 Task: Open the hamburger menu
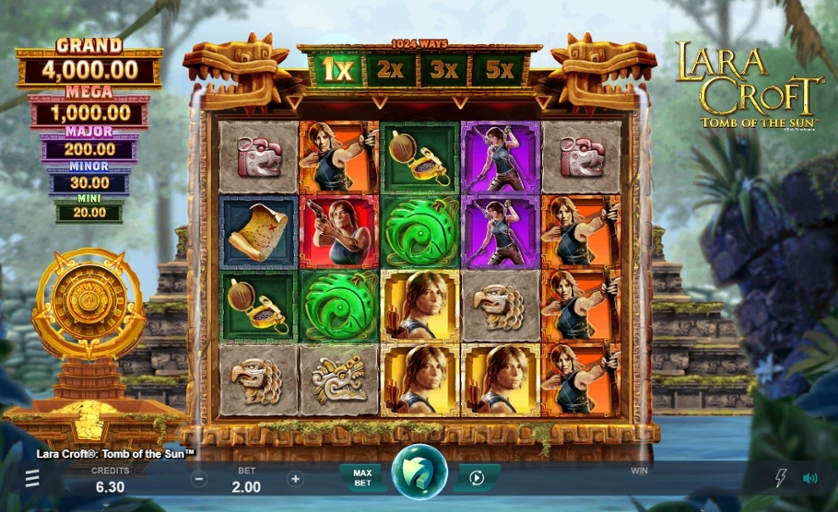[33, 479]
